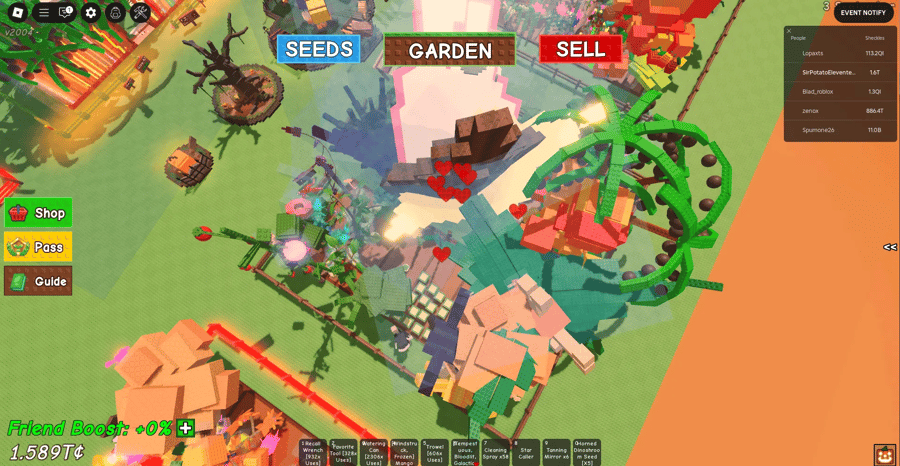Equip the Trowel from the hotbar
This screenshot has width=900, height=466.
(x=433, y=452)
